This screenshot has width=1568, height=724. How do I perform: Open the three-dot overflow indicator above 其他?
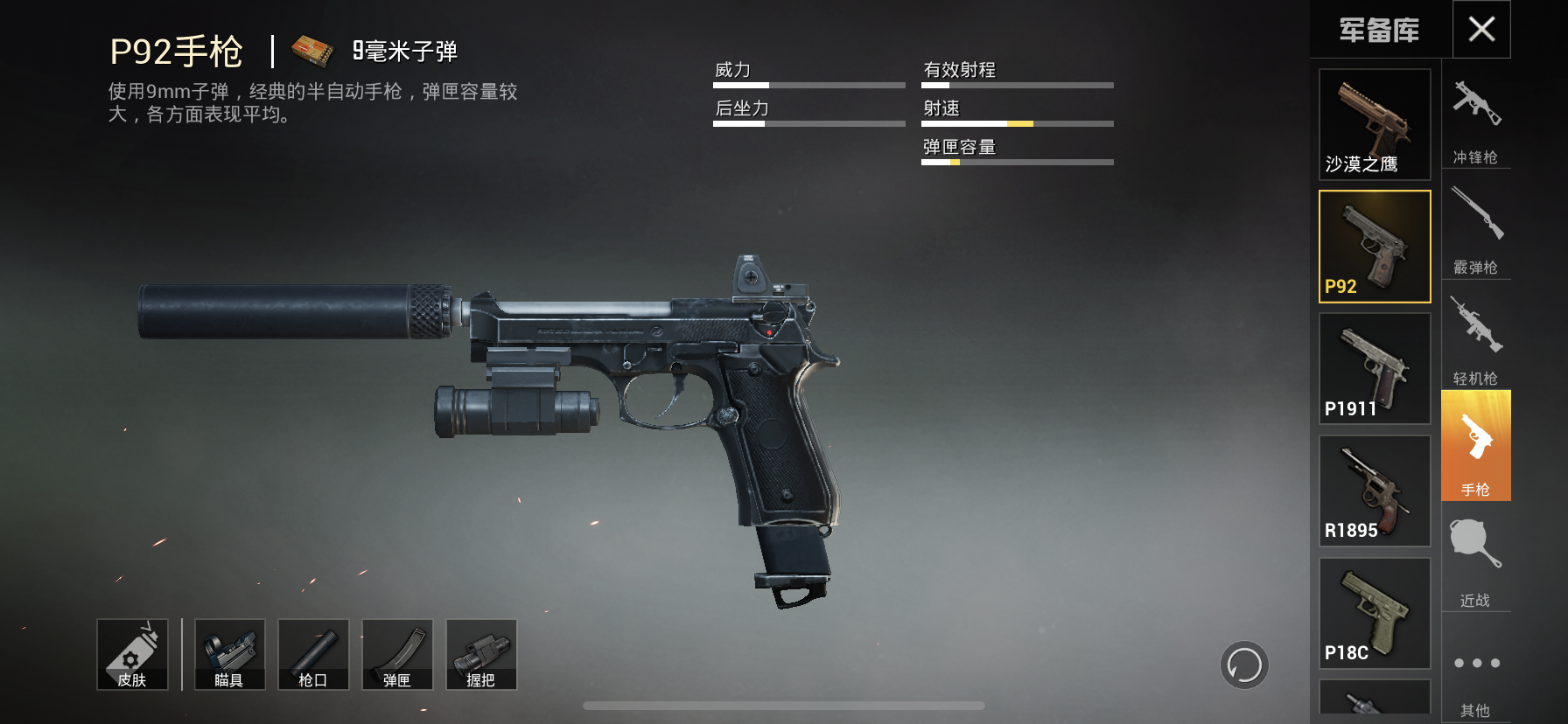(1476, 663)
